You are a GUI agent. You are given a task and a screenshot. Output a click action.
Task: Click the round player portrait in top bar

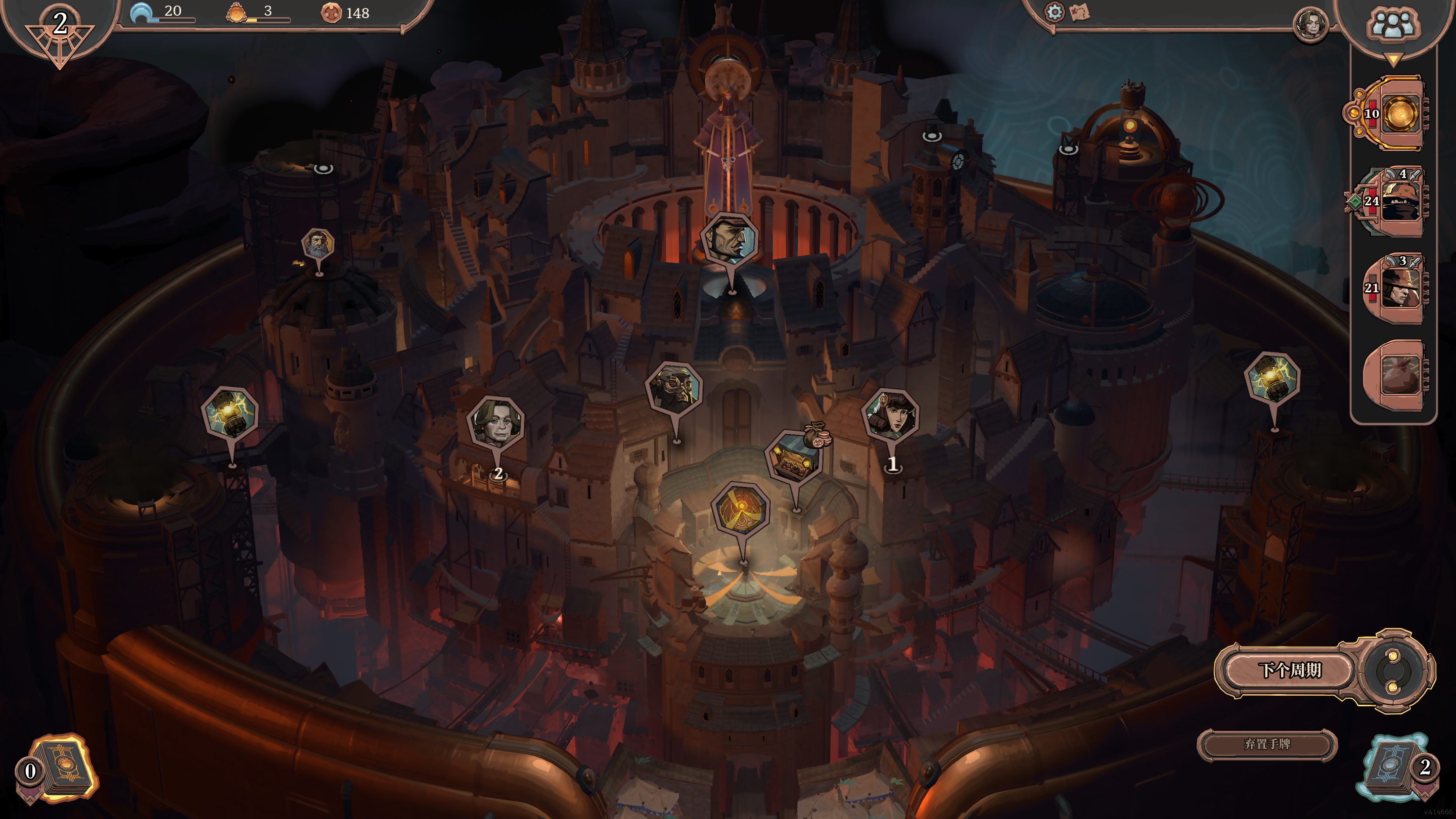1309,25
